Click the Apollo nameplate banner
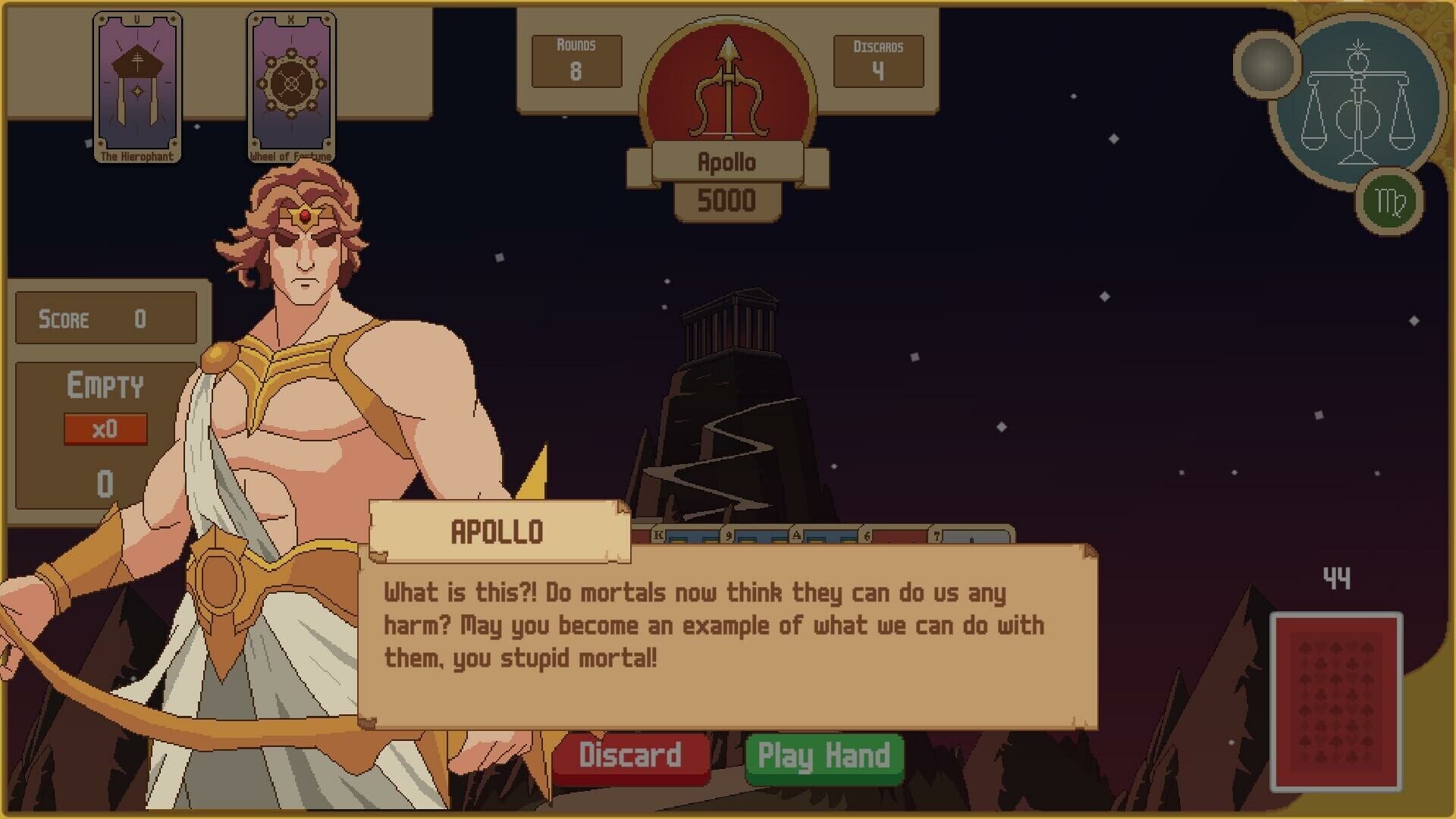This screenshot has height=819, width=1456. point(726,161)
